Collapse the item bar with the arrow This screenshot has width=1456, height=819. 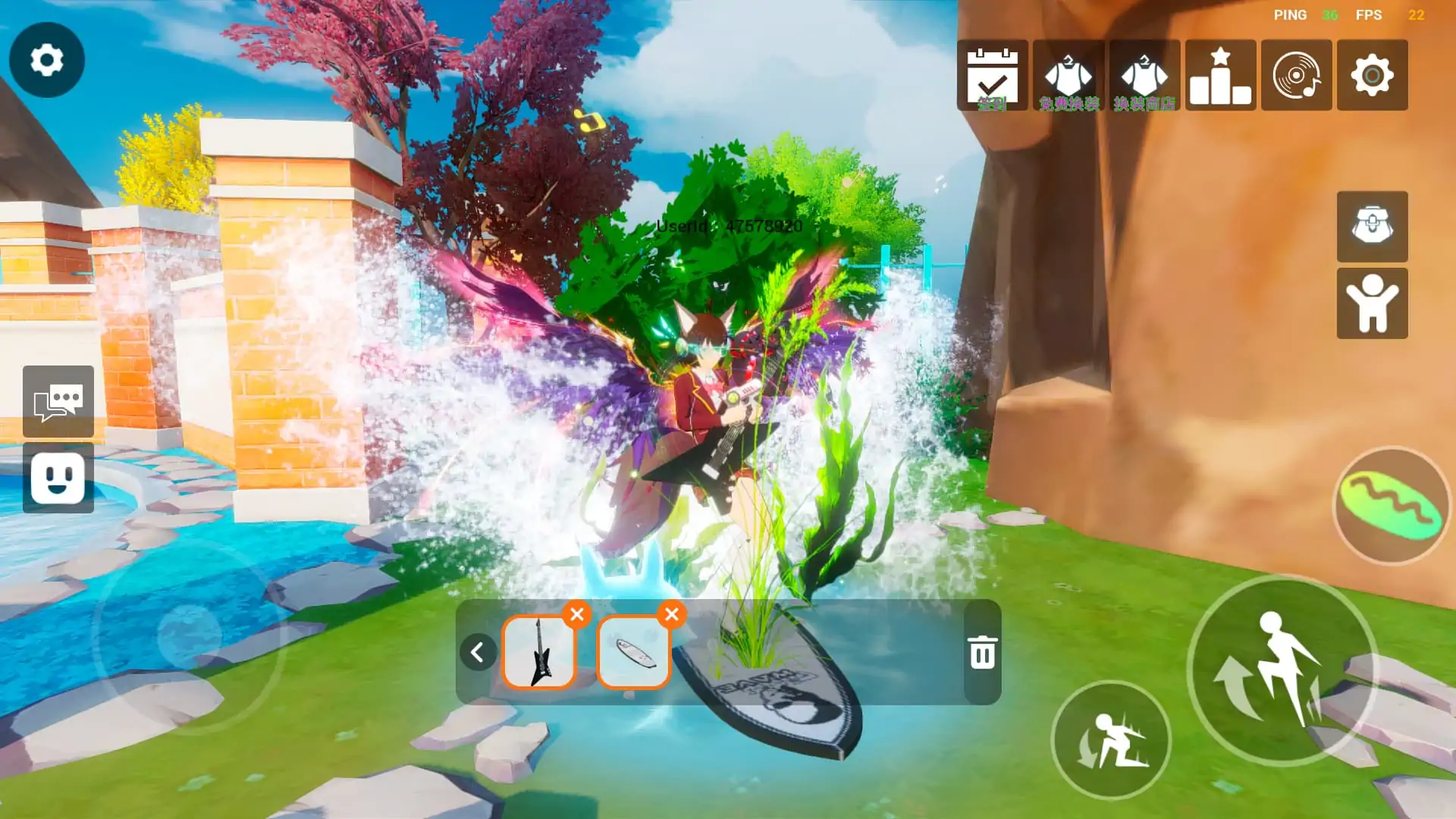point(478,652)
